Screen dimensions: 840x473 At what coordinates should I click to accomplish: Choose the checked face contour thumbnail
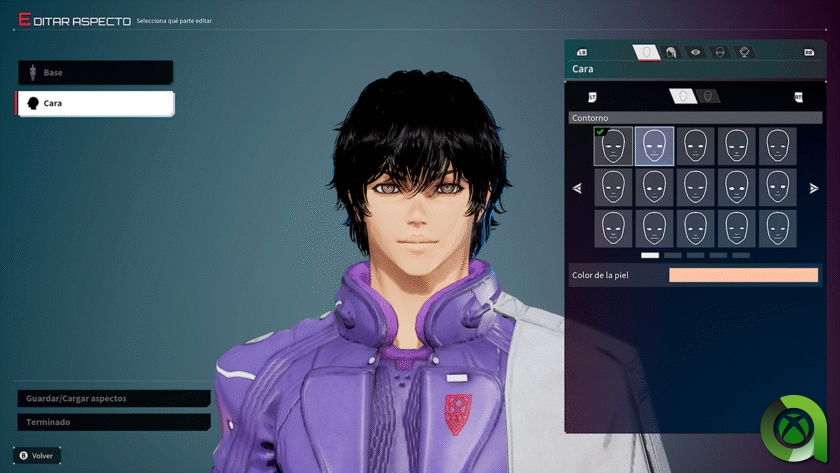coord(613,146)
